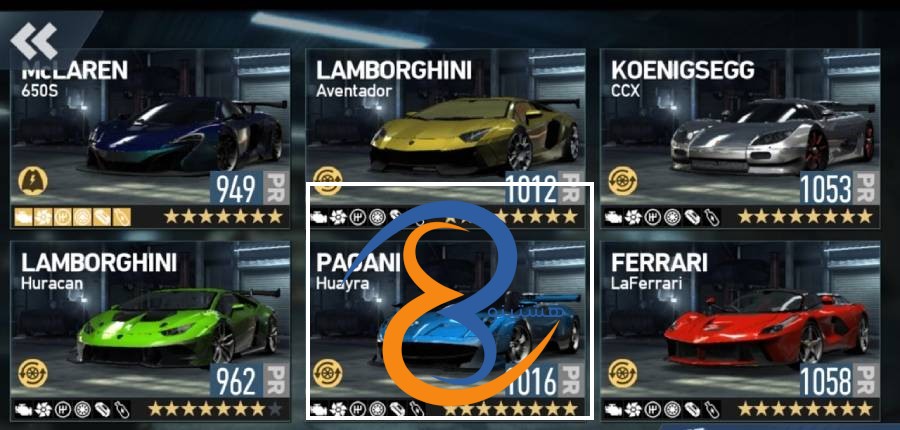Pick the Ferrari LaFerrari car card
The image size is (900, 430).
[x=742, y=330]
